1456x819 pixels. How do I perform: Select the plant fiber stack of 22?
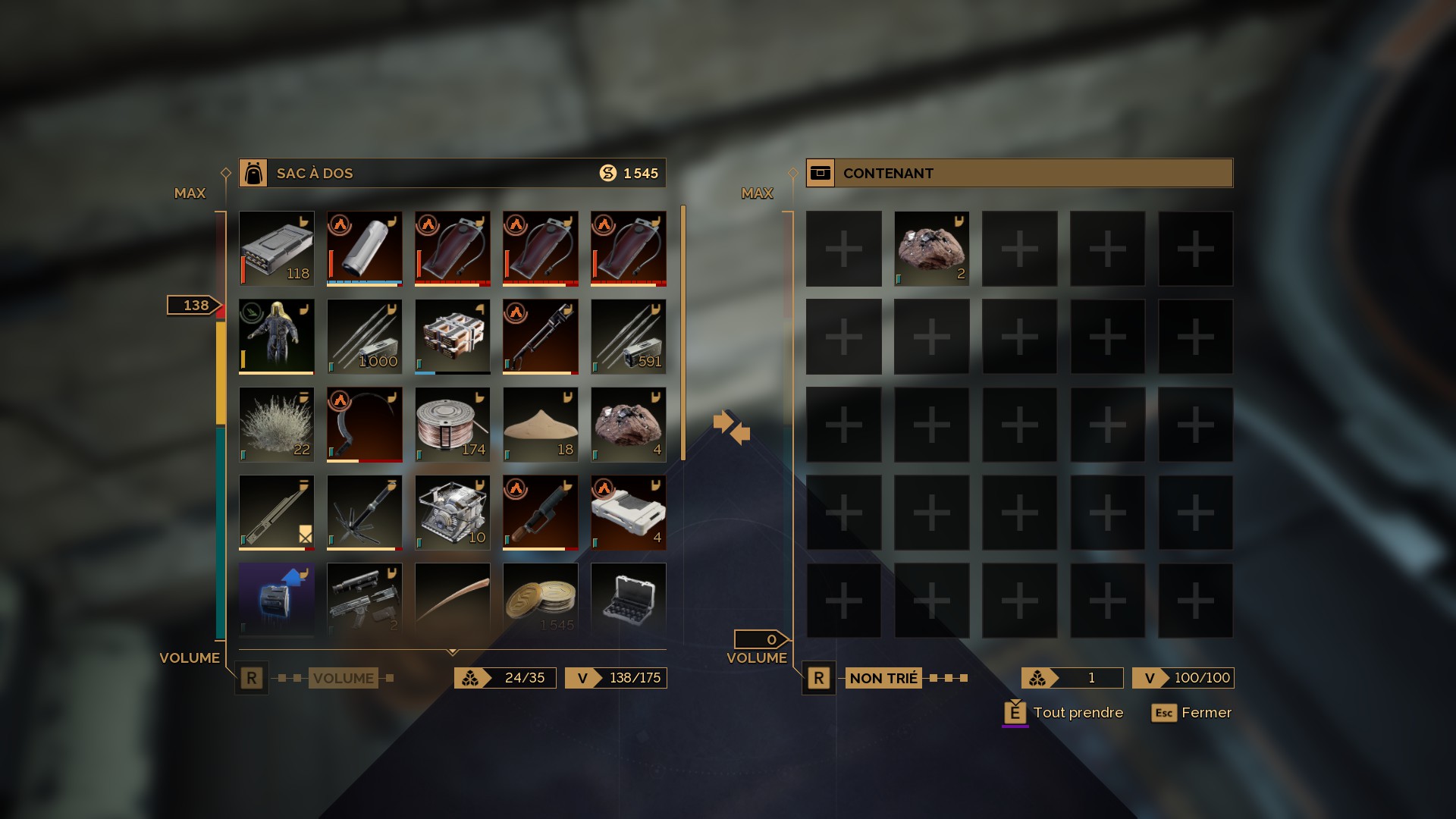[276, 425]
